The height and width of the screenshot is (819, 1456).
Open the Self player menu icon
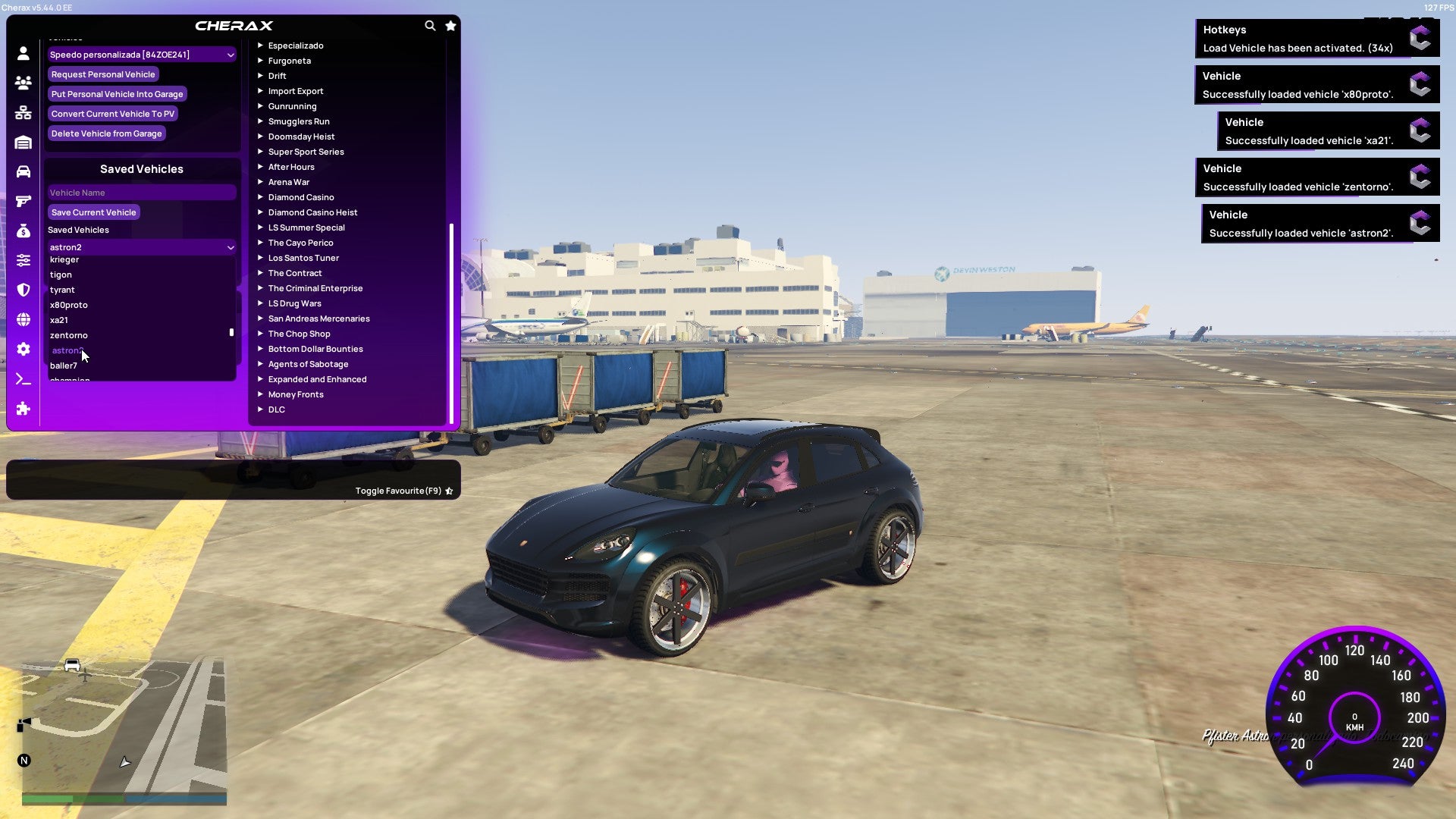tap(23, 54)
